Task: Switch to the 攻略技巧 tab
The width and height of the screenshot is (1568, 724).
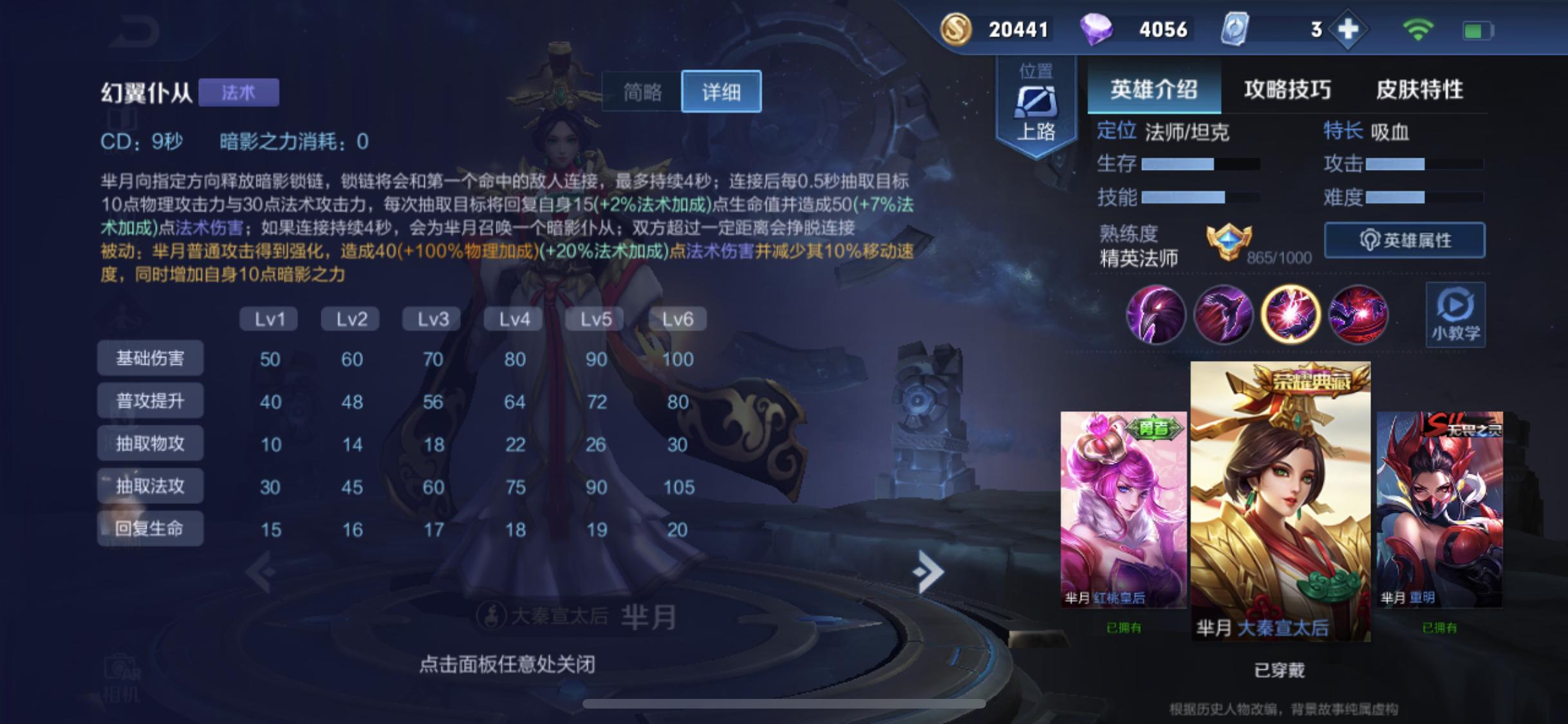Action: (1287, 90)
